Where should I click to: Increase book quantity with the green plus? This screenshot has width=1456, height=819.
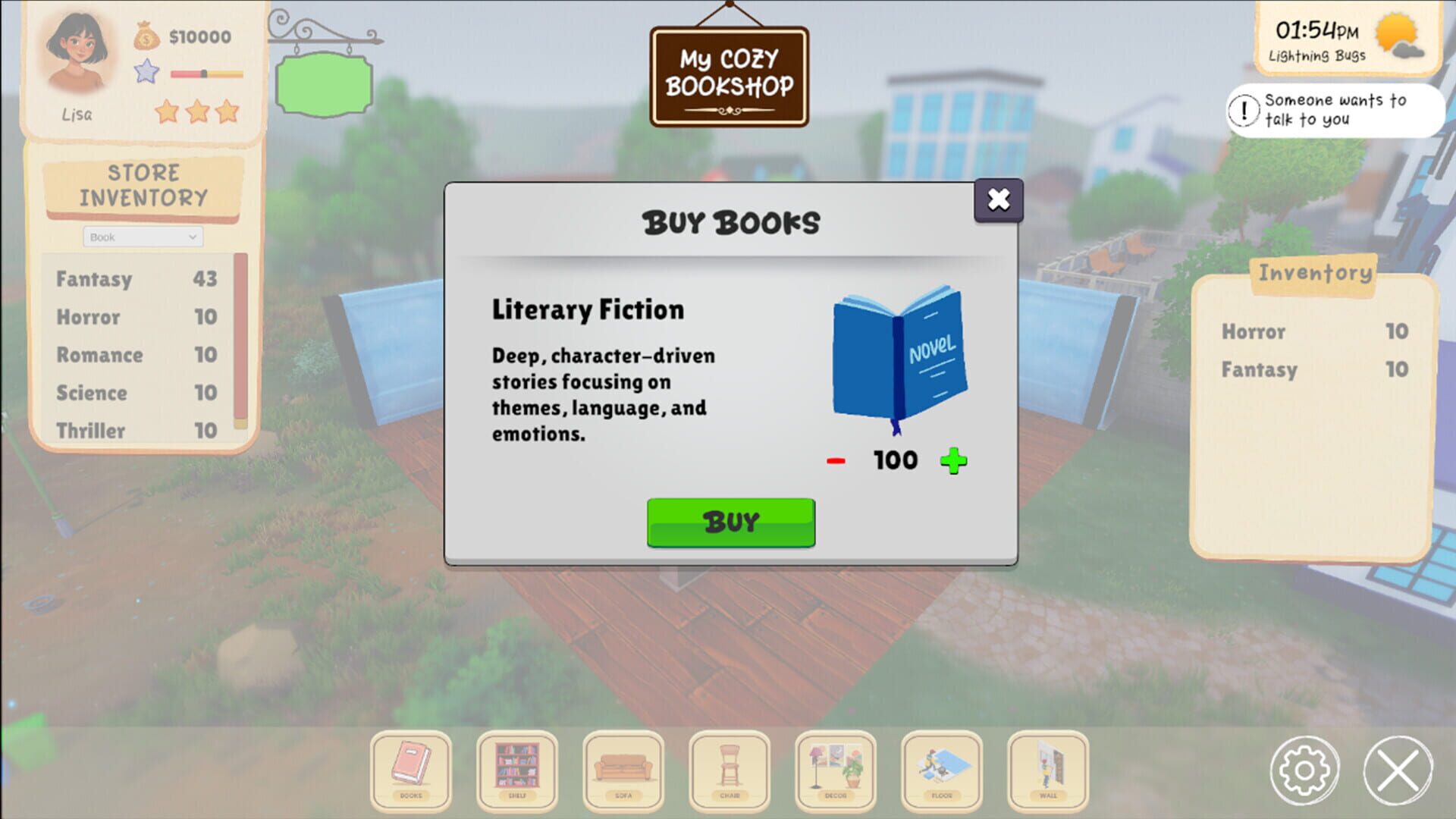pyautogui.click(x=954, y=460)
